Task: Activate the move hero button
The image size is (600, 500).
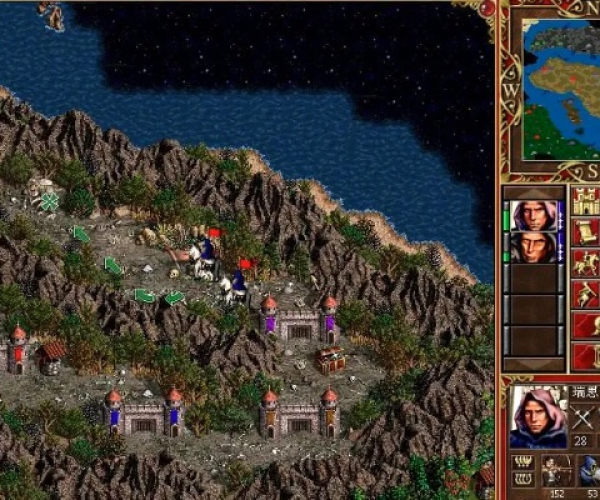Action: (x=584, y=294)
